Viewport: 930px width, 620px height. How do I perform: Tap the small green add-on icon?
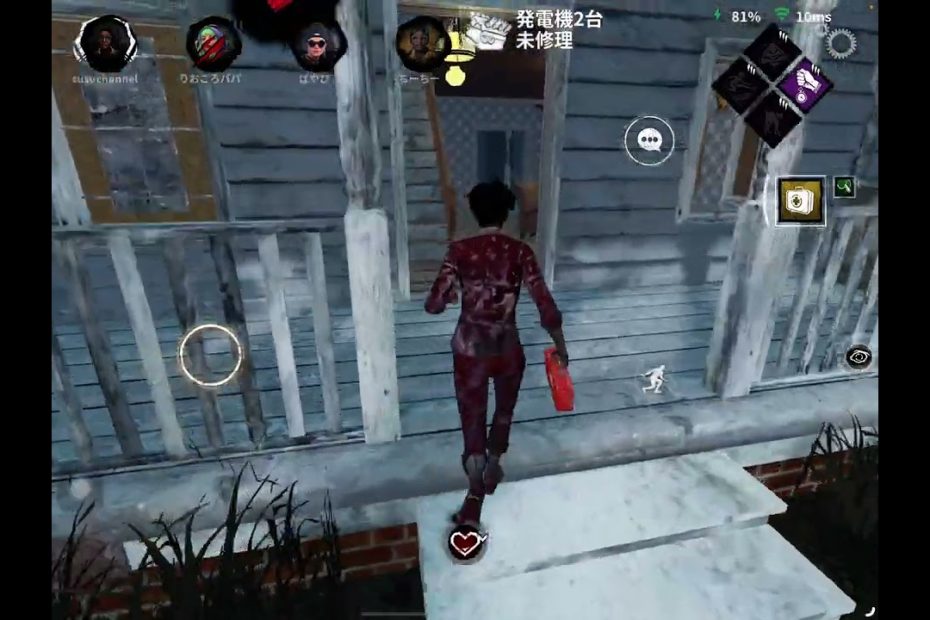coord(845,186)
